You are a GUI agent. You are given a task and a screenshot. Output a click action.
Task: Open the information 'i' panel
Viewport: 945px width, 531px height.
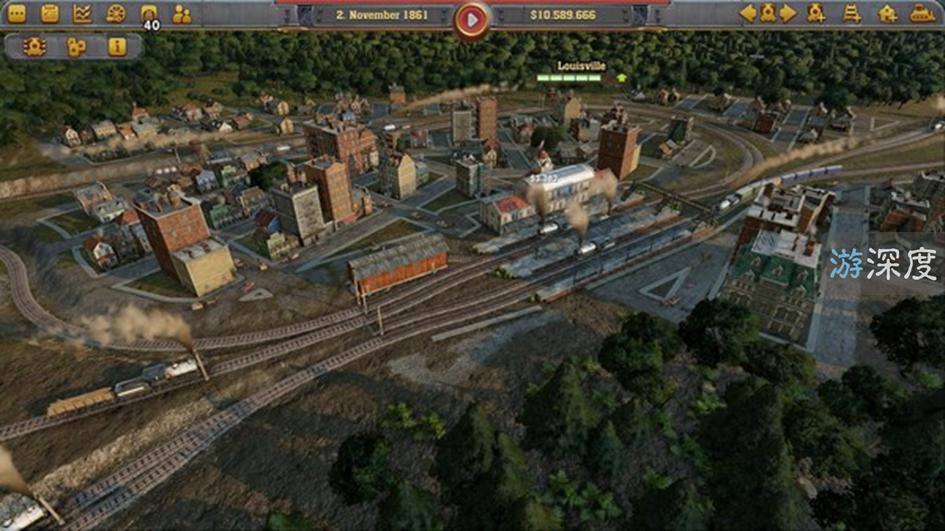117,47
